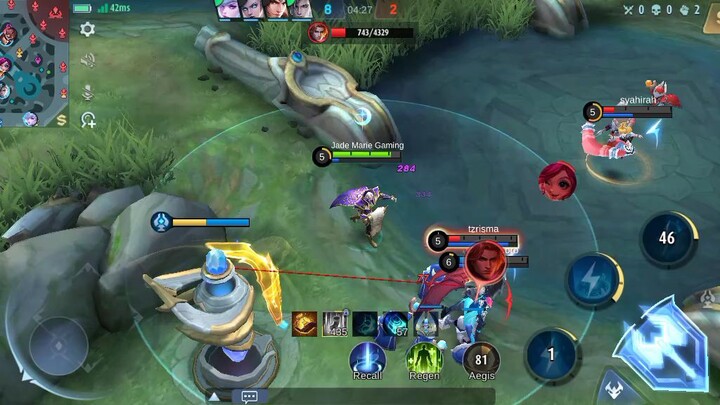Toggle the microphone icon
The image size is (720, 405).
click(88, 91)
